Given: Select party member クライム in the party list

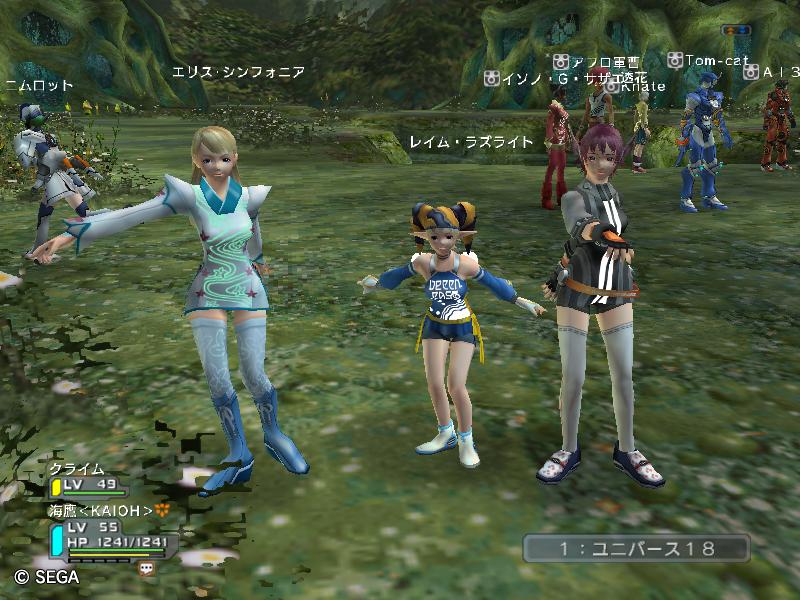Looking at the screenshot, I should (77, 469).
